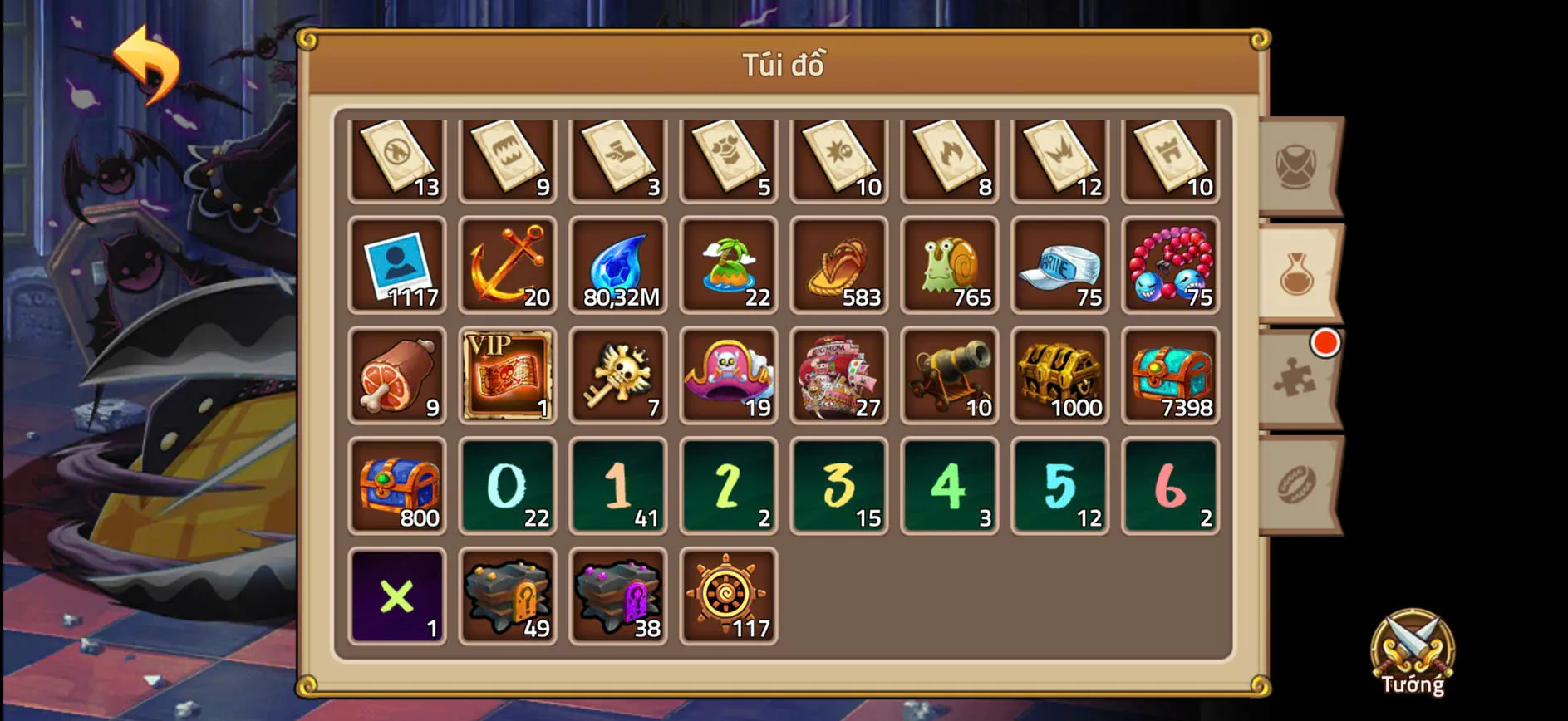The image size is (1568, 721).
Task: Select the blue sapphire gem item
Action: pyautogui.click(x=618, y=264)
